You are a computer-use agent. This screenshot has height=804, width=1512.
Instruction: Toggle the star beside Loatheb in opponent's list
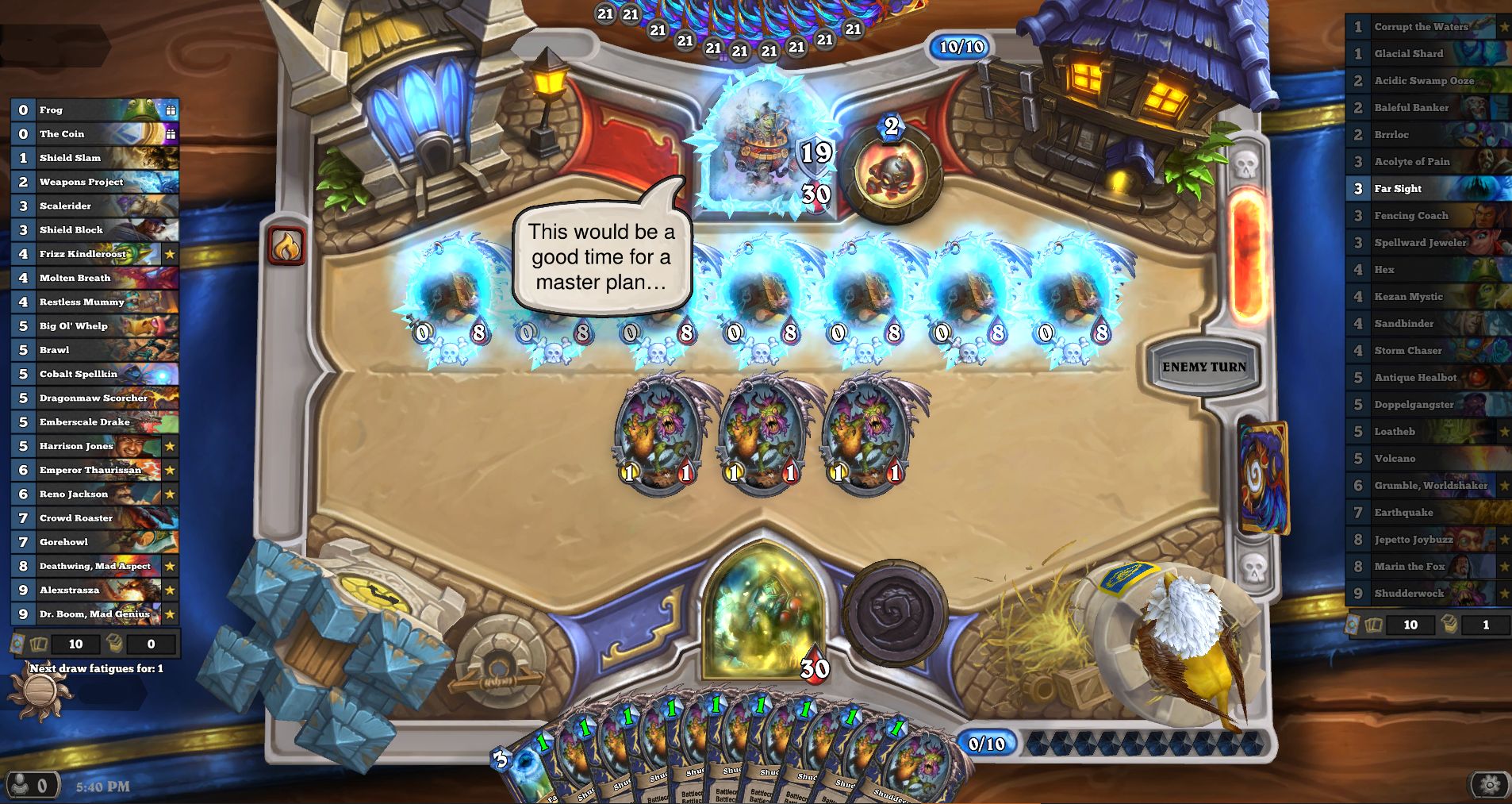point(1503,431)
